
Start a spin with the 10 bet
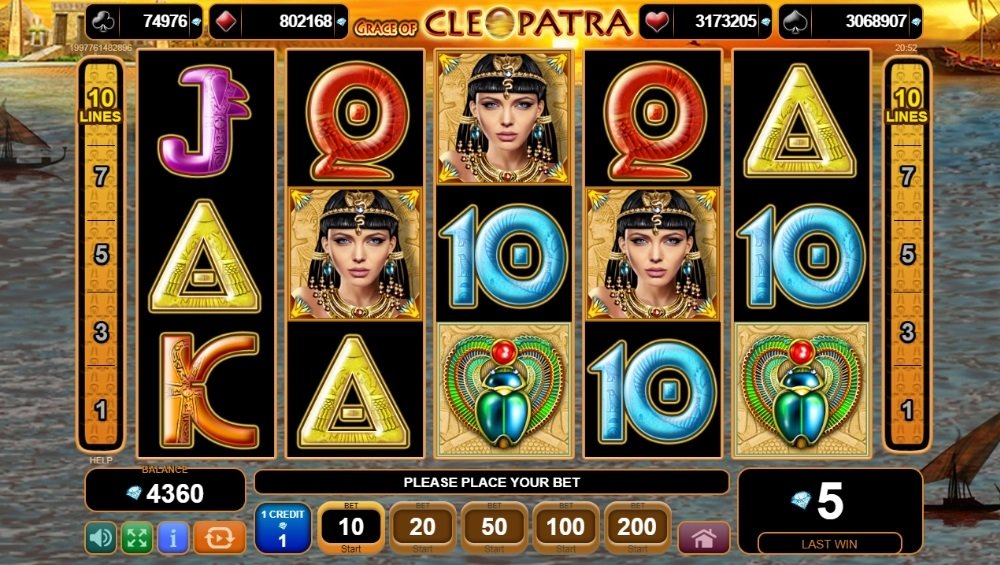pyautogui.click(x=351, y=528)
